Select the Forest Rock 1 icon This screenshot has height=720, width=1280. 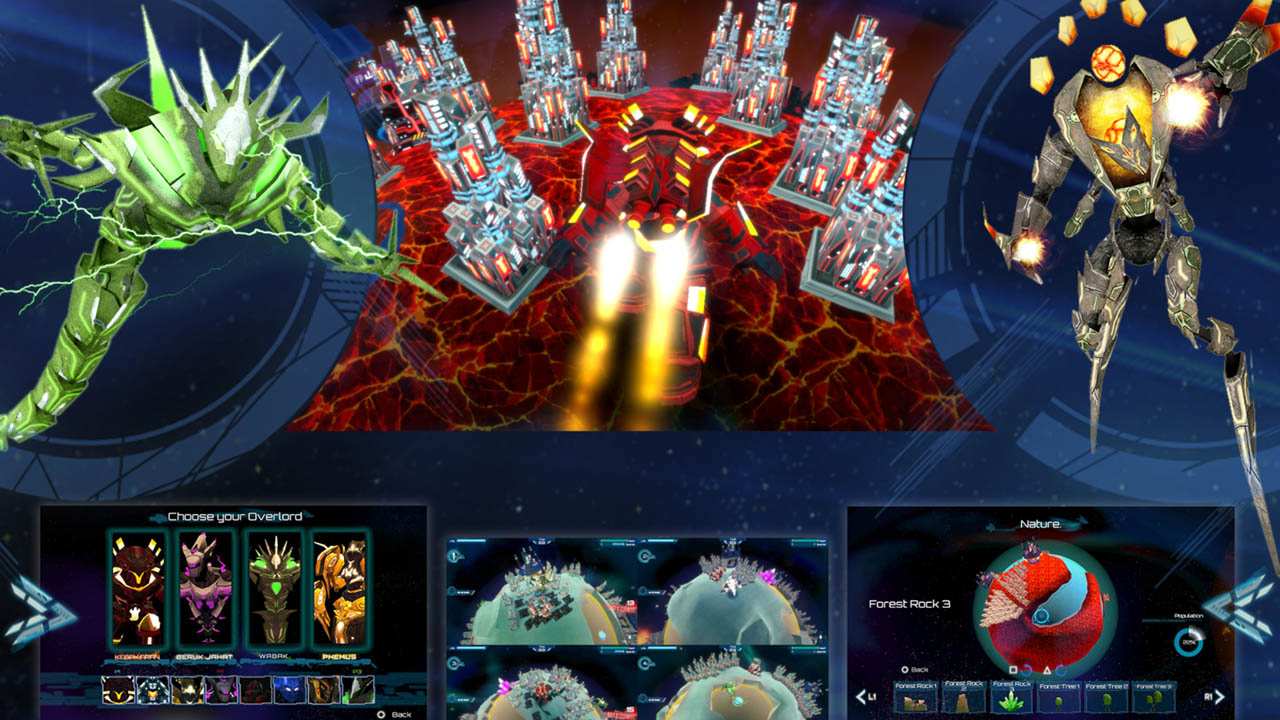tap(914, 698)
